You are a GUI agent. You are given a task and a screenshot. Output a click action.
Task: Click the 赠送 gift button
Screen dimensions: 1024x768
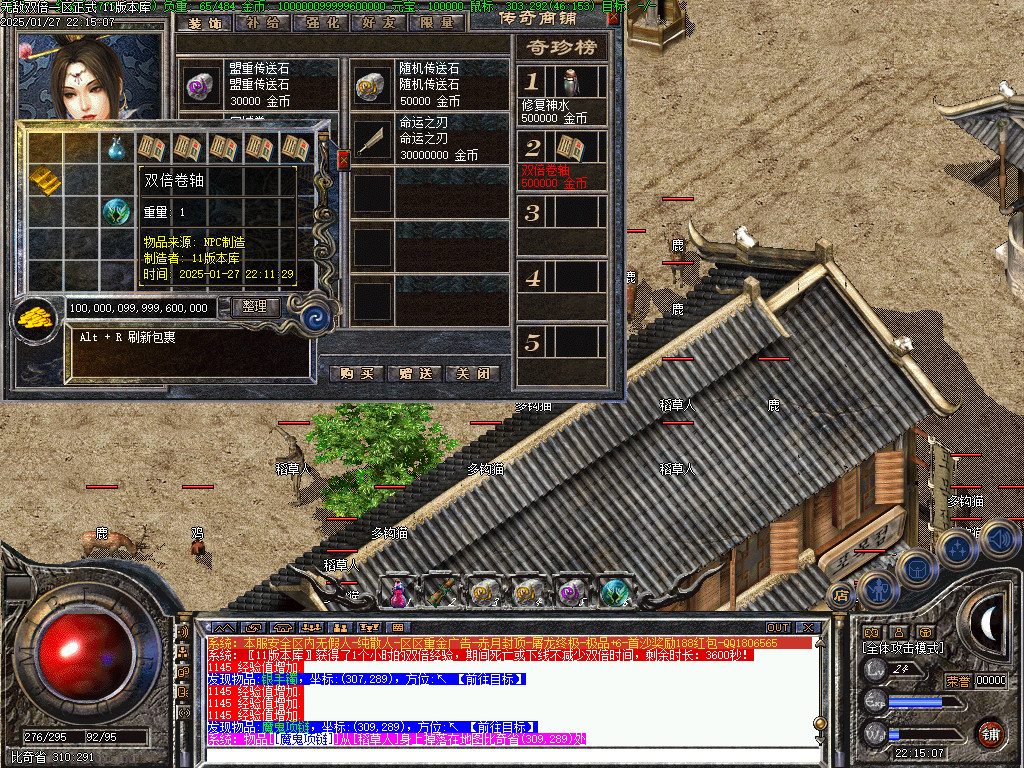414,373
